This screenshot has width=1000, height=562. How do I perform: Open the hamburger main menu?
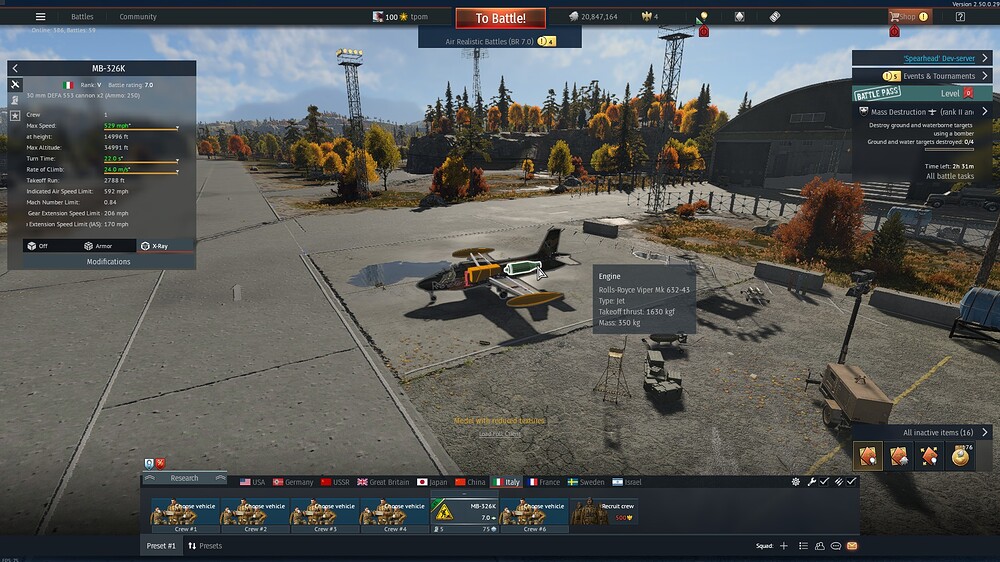click(x=40, y=17)
